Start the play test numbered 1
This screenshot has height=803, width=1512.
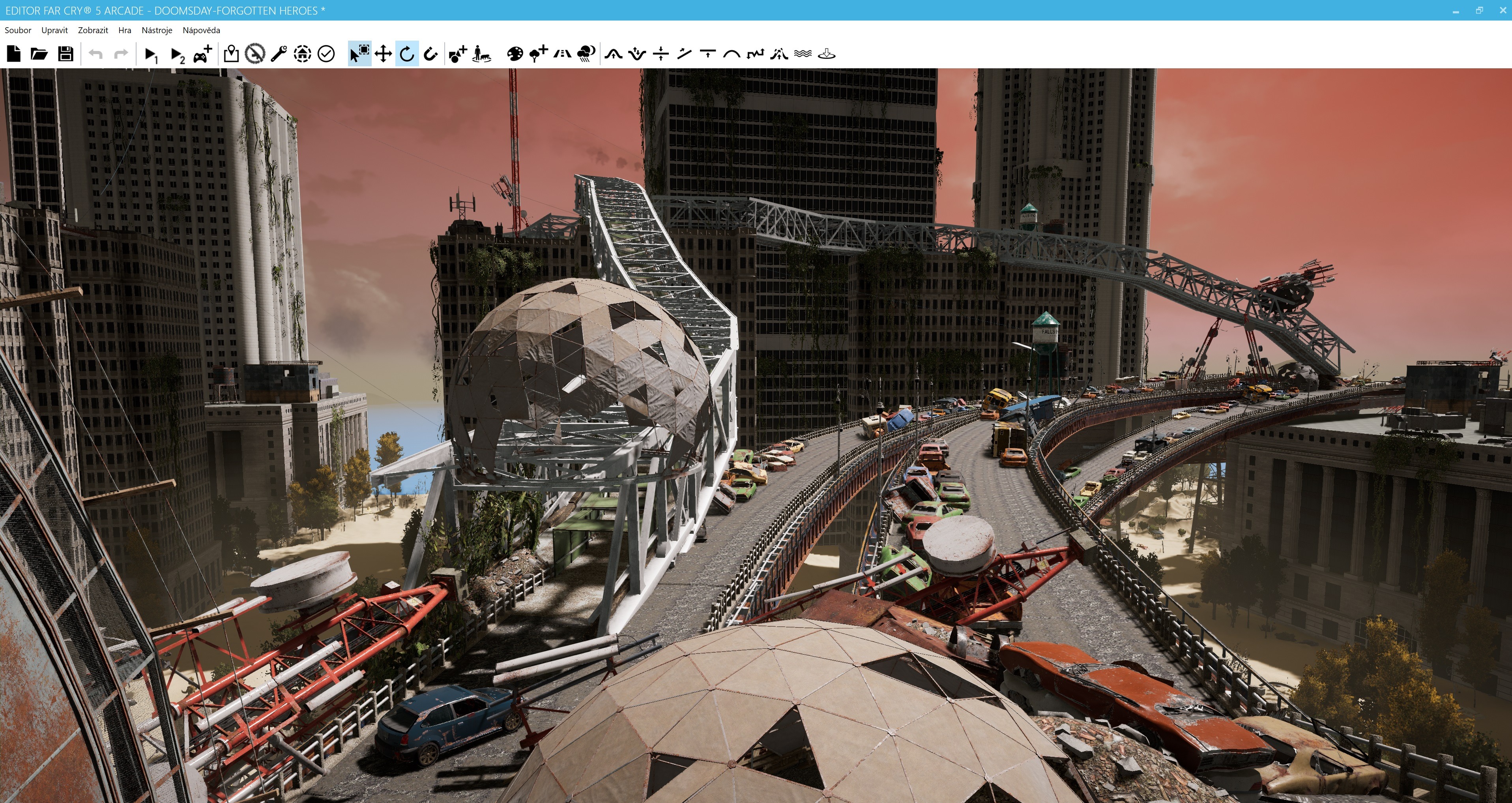point(151,54)
